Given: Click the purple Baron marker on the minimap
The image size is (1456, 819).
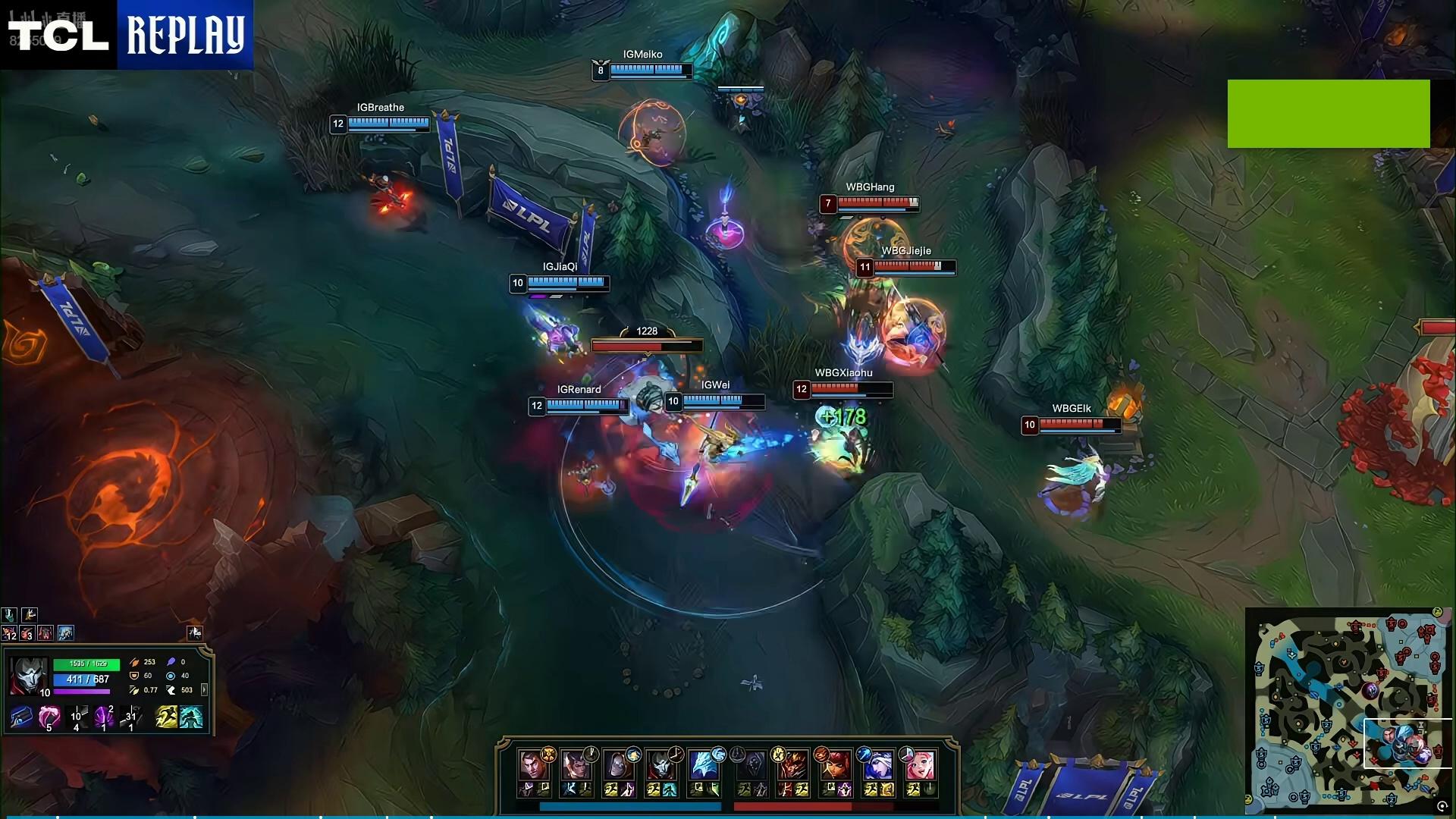Looking at the screenshot, I should pos(1370,691).
